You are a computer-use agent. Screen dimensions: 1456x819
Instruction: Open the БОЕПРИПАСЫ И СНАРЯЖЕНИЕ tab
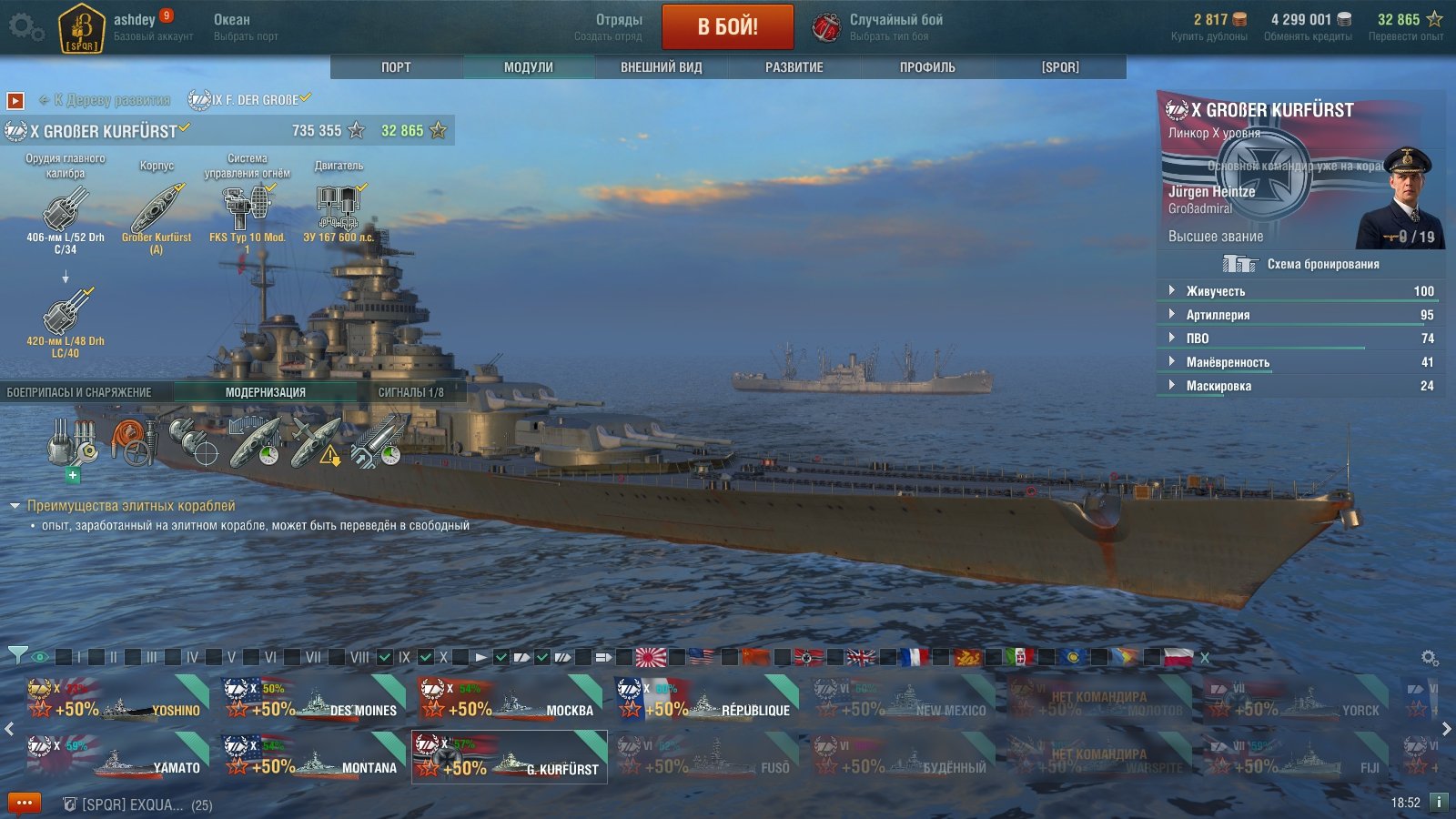tap(79, 392)
